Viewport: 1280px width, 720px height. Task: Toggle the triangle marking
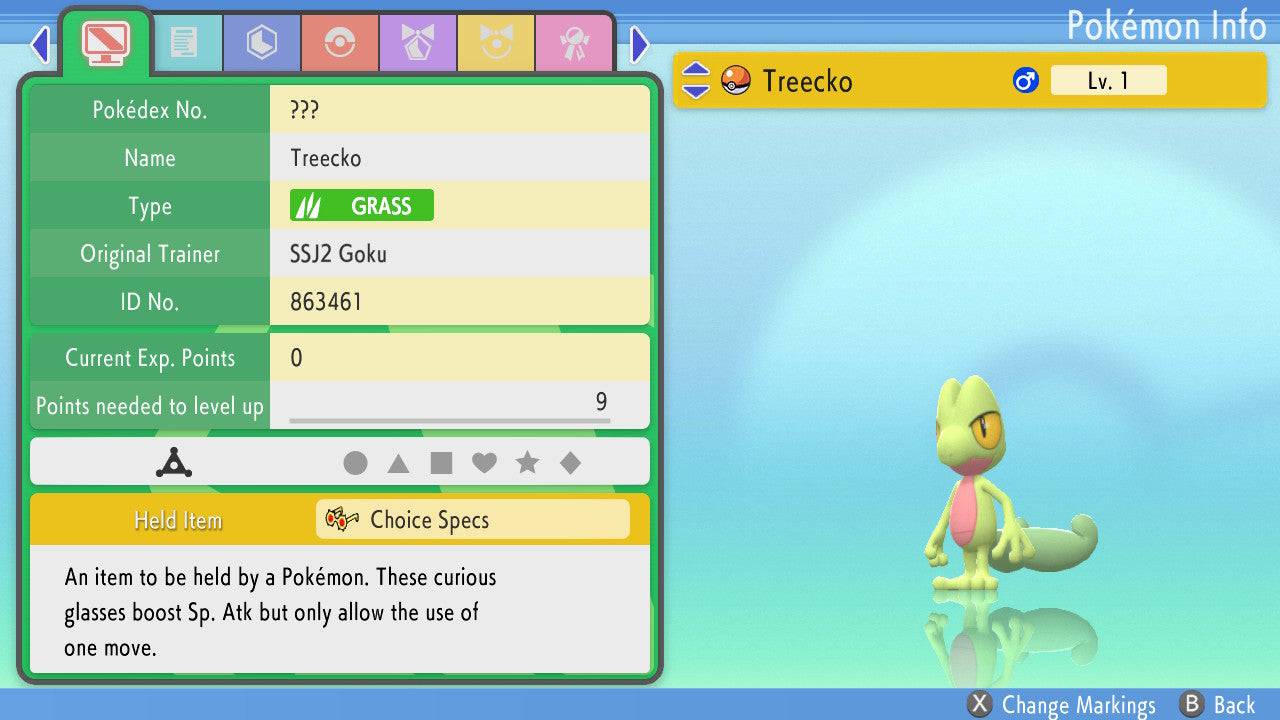tap(398, 463)
